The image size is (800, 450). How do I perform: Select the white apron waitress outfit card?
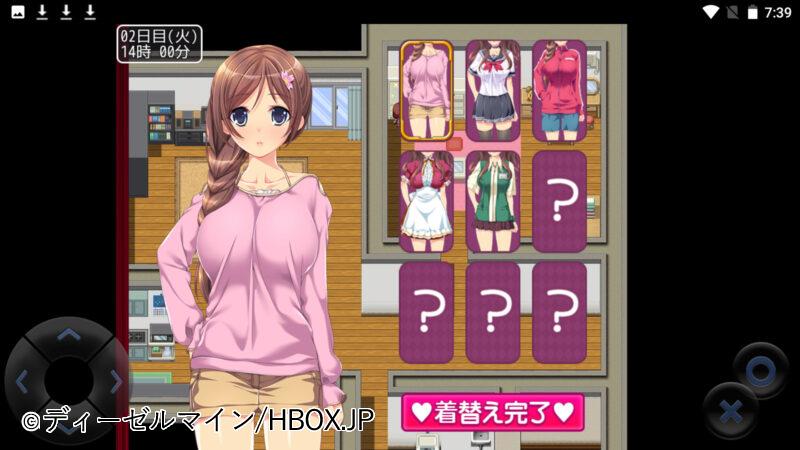tap(427, 201)
